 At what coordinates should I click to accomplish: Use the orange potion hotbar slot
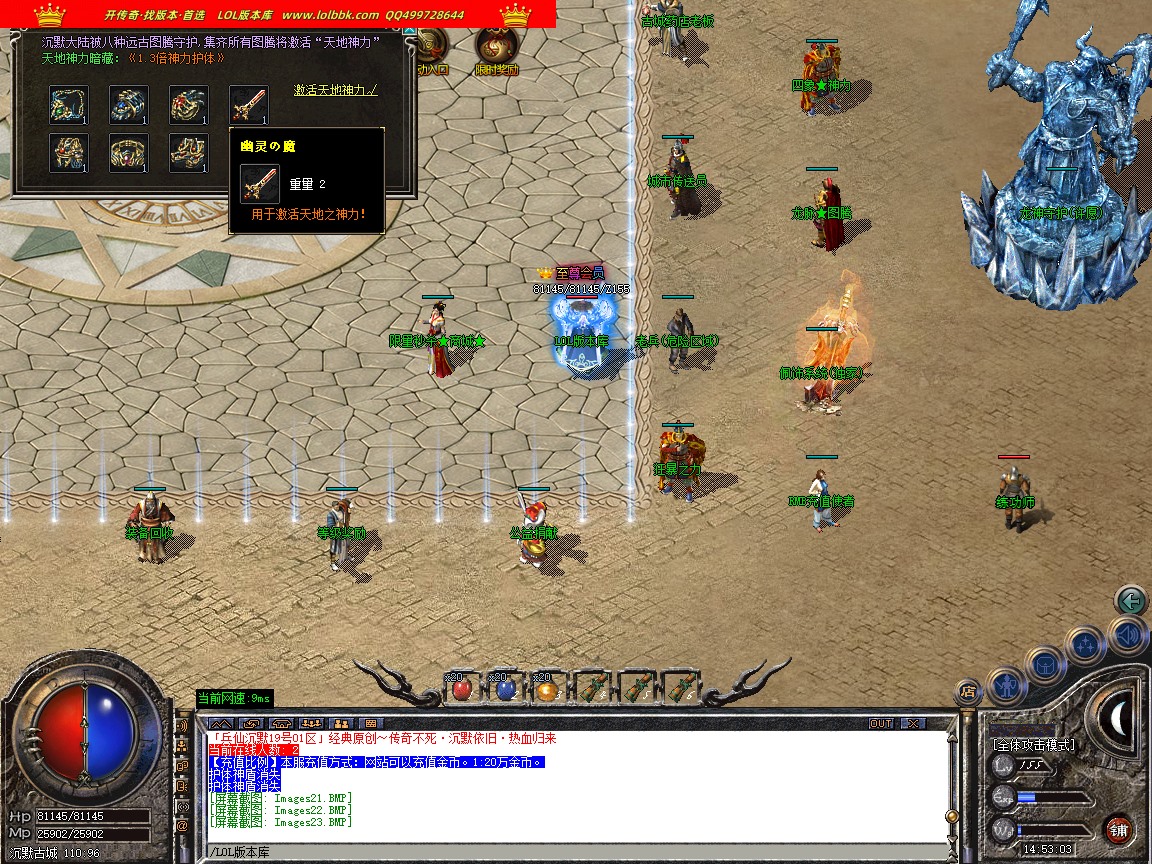(545, 688)
